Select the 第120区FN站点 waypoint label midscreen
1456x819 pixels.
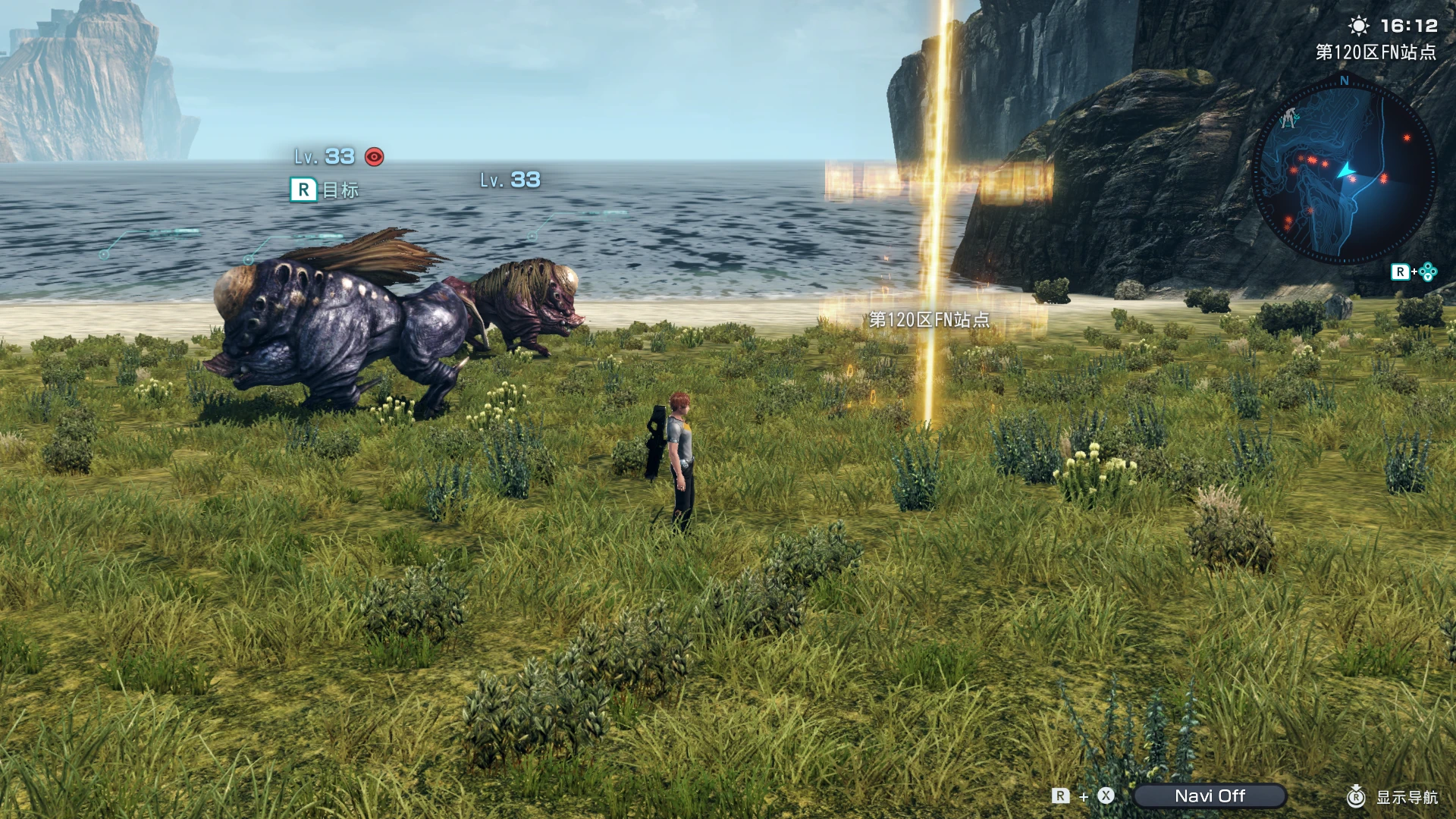coord(929,320)
